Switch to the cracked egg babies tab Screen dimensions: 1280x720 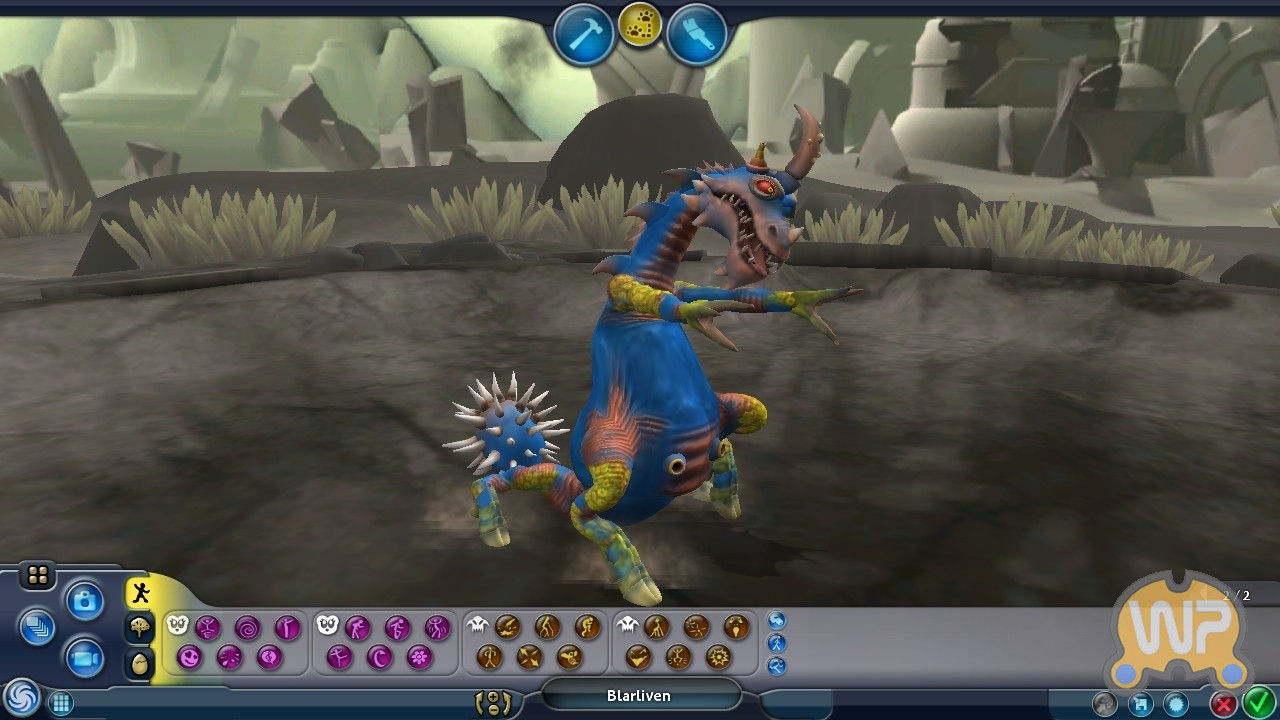click(140, 662)
